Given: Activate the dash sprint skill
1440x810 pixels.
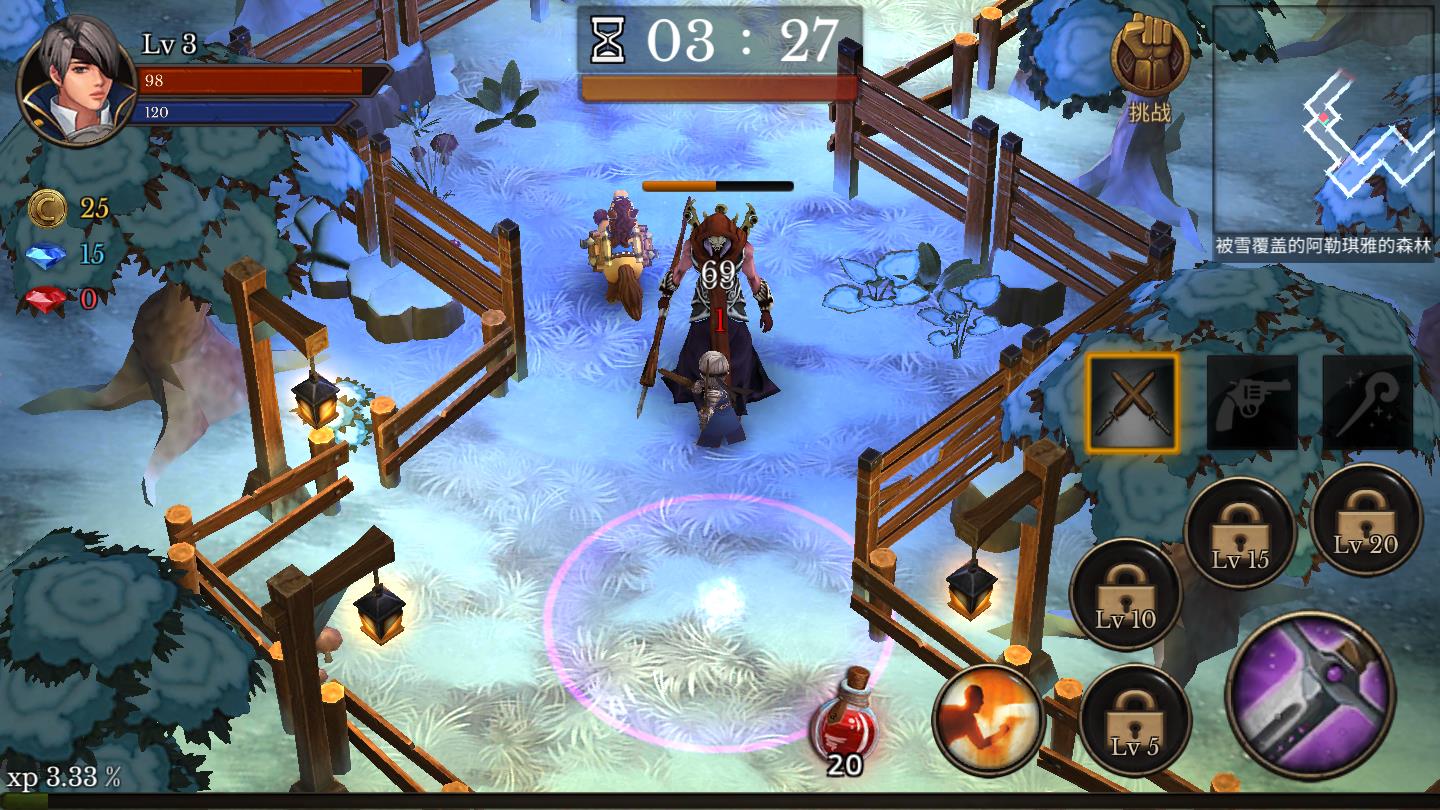Looking at the screenshot, I should coord(988,720).
